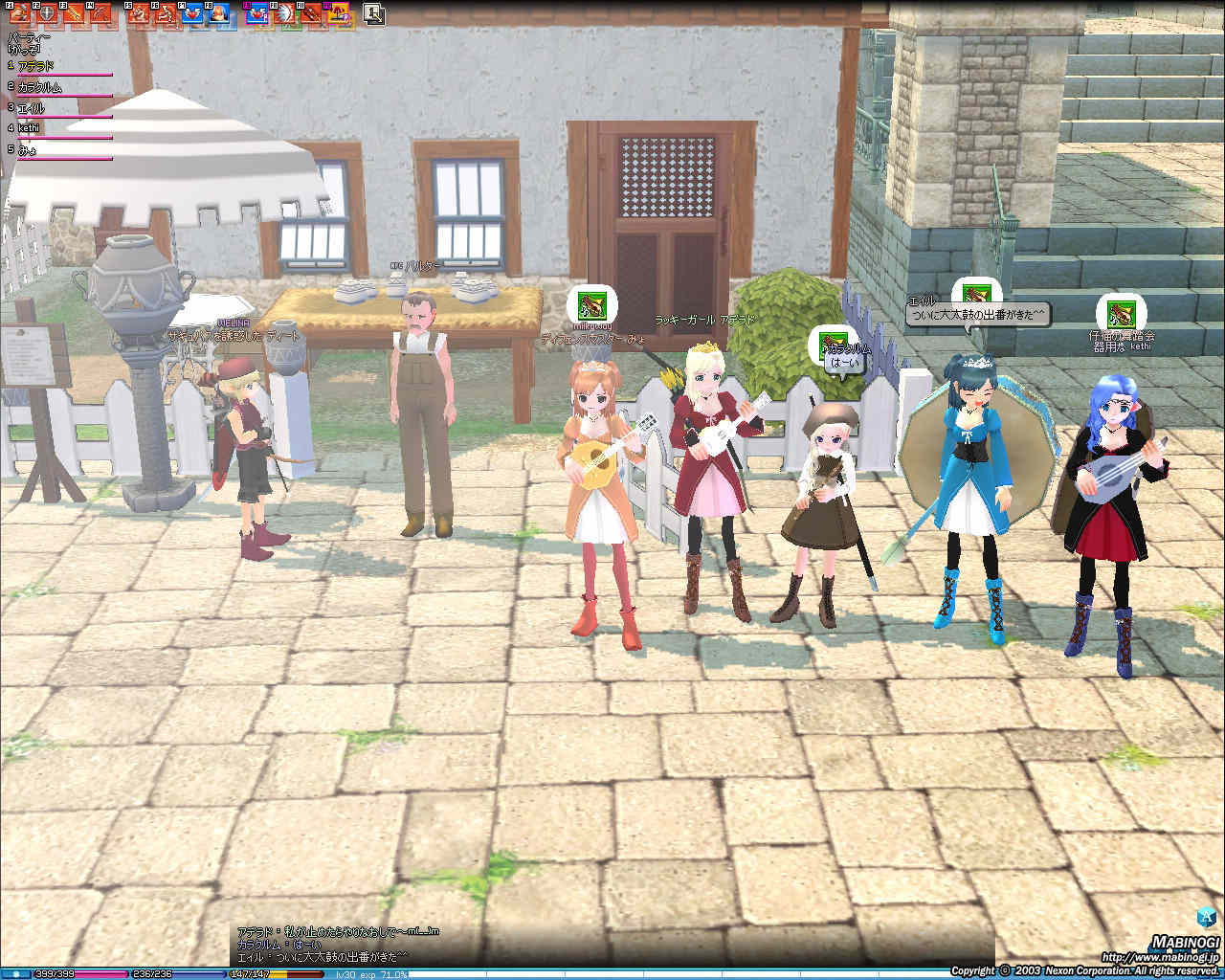Image resolution: width=1225 pixels, height=980 pixels.
Task: Activate the F9 pink-bordered winged heart slot
Action: 257,13
